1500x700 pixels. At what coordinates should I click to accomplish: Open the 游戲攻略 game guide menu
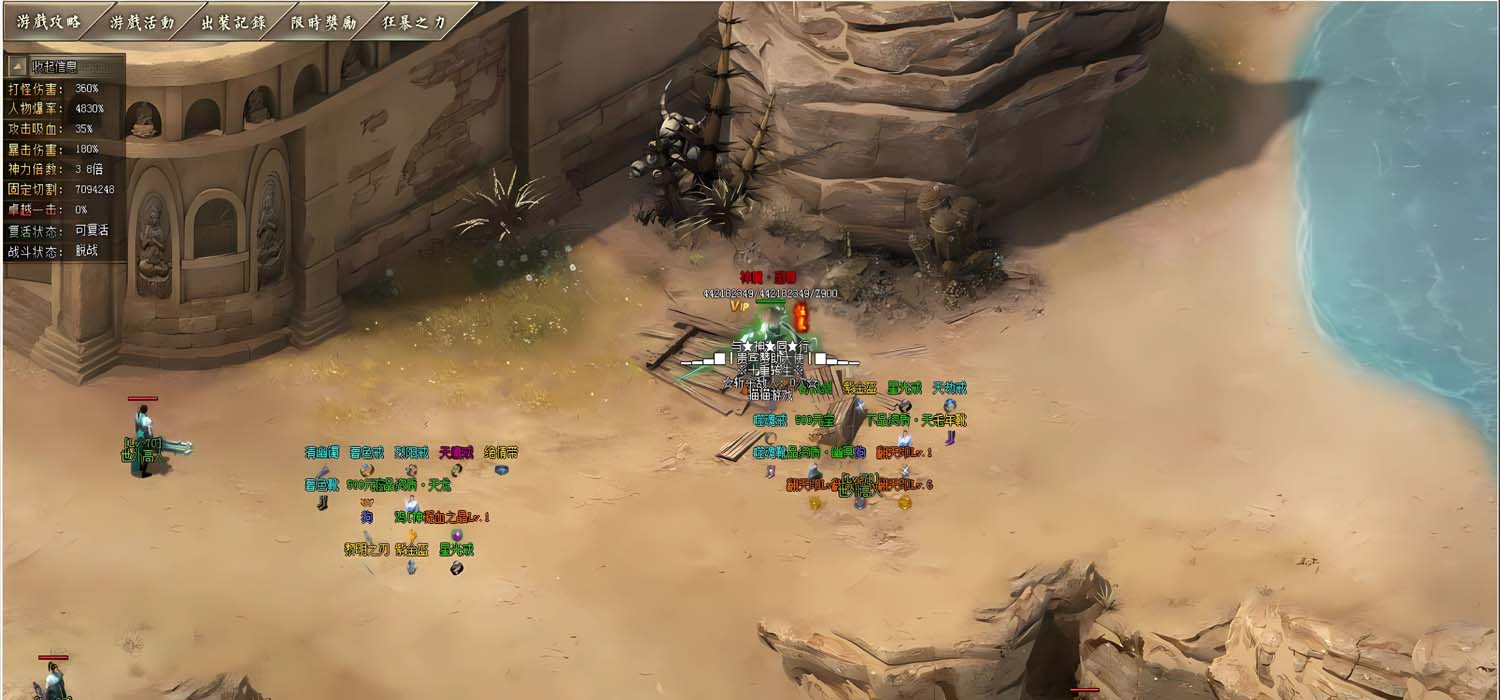click(48, 22)
